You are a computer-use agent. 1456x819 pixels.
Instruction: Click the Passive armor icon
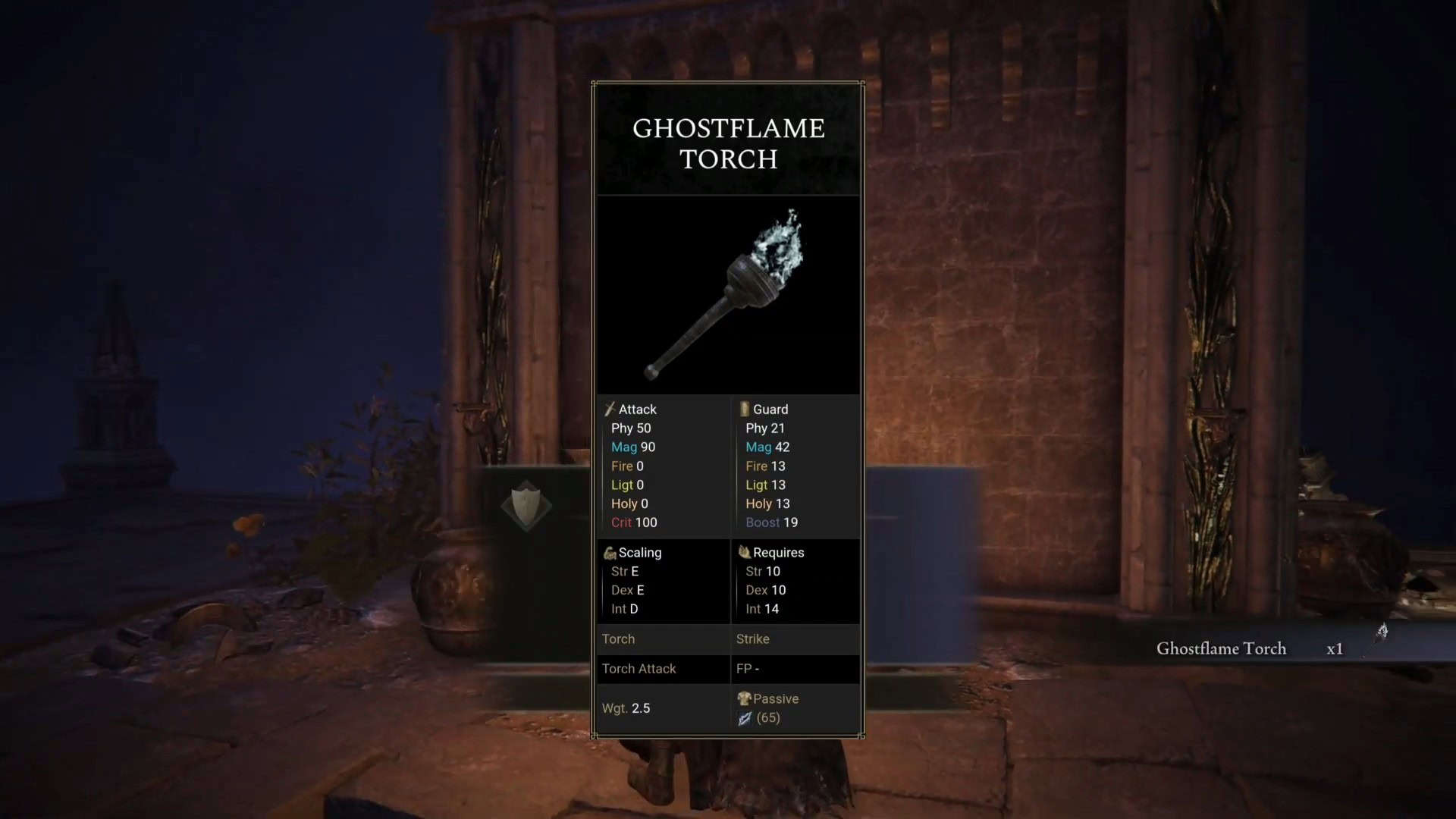[744, 698]
